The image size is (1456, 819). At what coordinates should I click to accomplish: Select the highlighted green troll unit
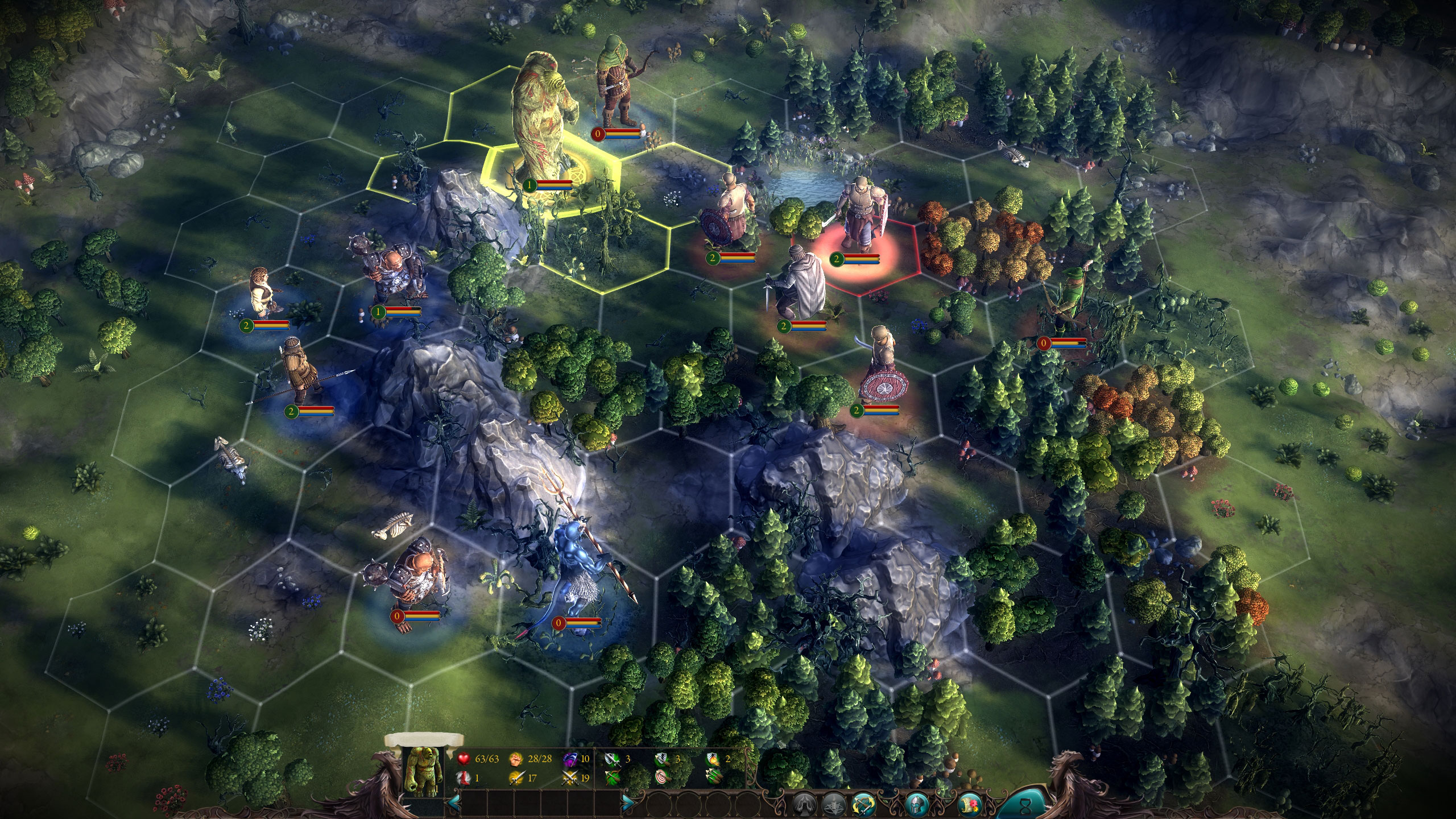click(540, 125)
